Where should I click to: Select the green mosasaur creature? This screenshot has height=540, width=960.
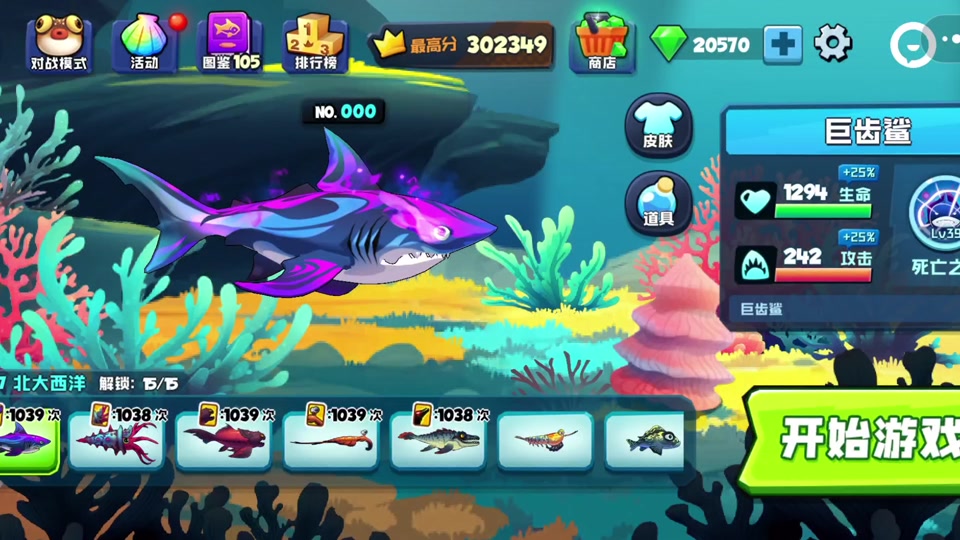pos(437,440)
